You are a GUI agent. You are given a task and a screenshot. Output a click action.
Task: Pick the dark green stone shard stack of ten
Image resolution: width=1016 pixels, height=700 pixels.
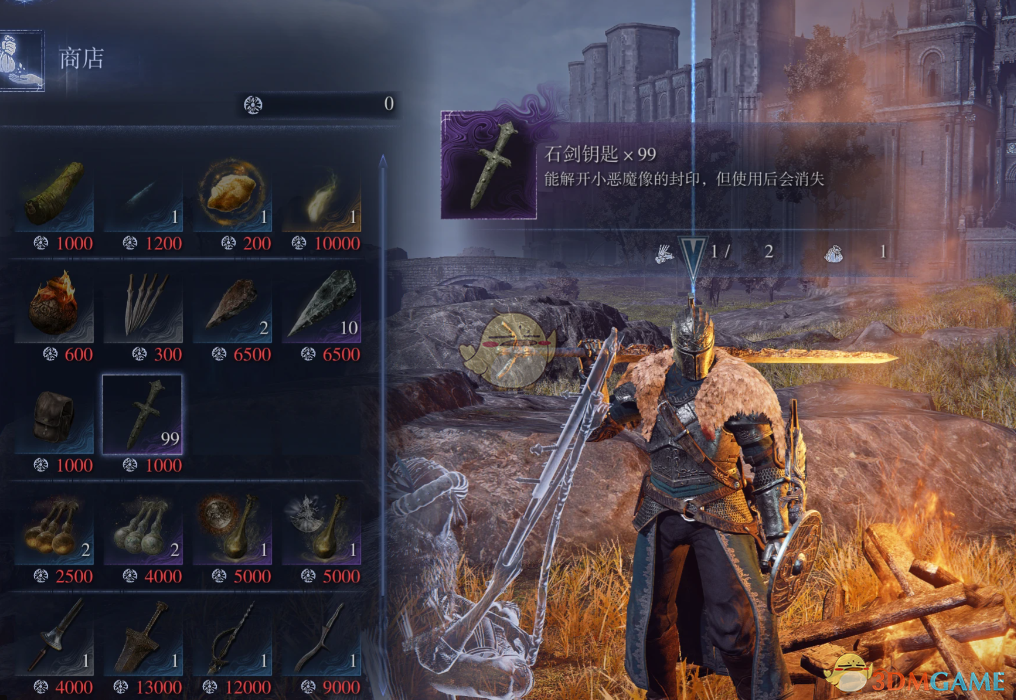321,304
